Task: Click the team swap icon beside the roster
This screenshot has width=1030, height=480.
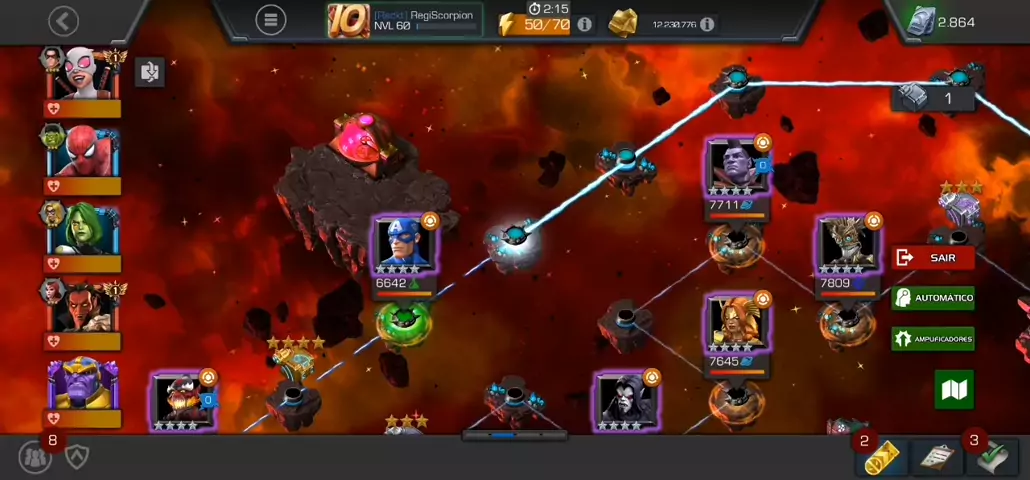Action: tap(150, 72)
